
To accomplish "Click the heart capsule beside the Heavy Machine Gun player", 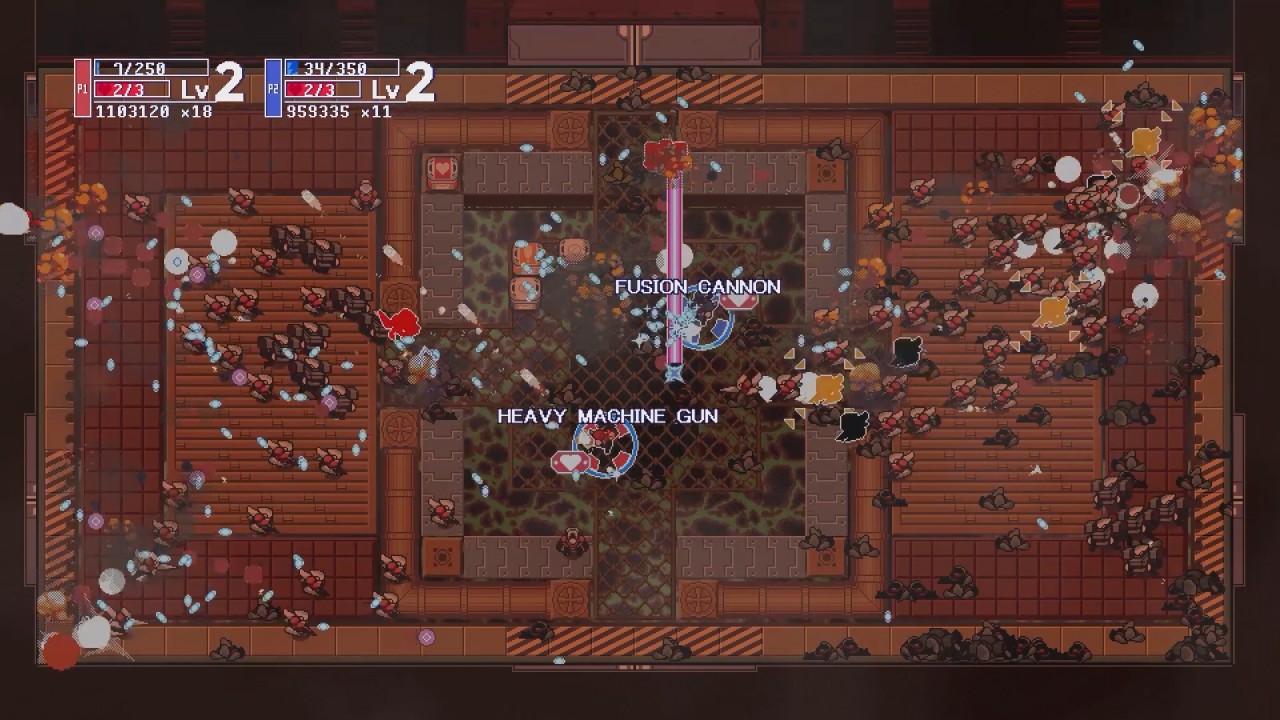I will 571,460.
